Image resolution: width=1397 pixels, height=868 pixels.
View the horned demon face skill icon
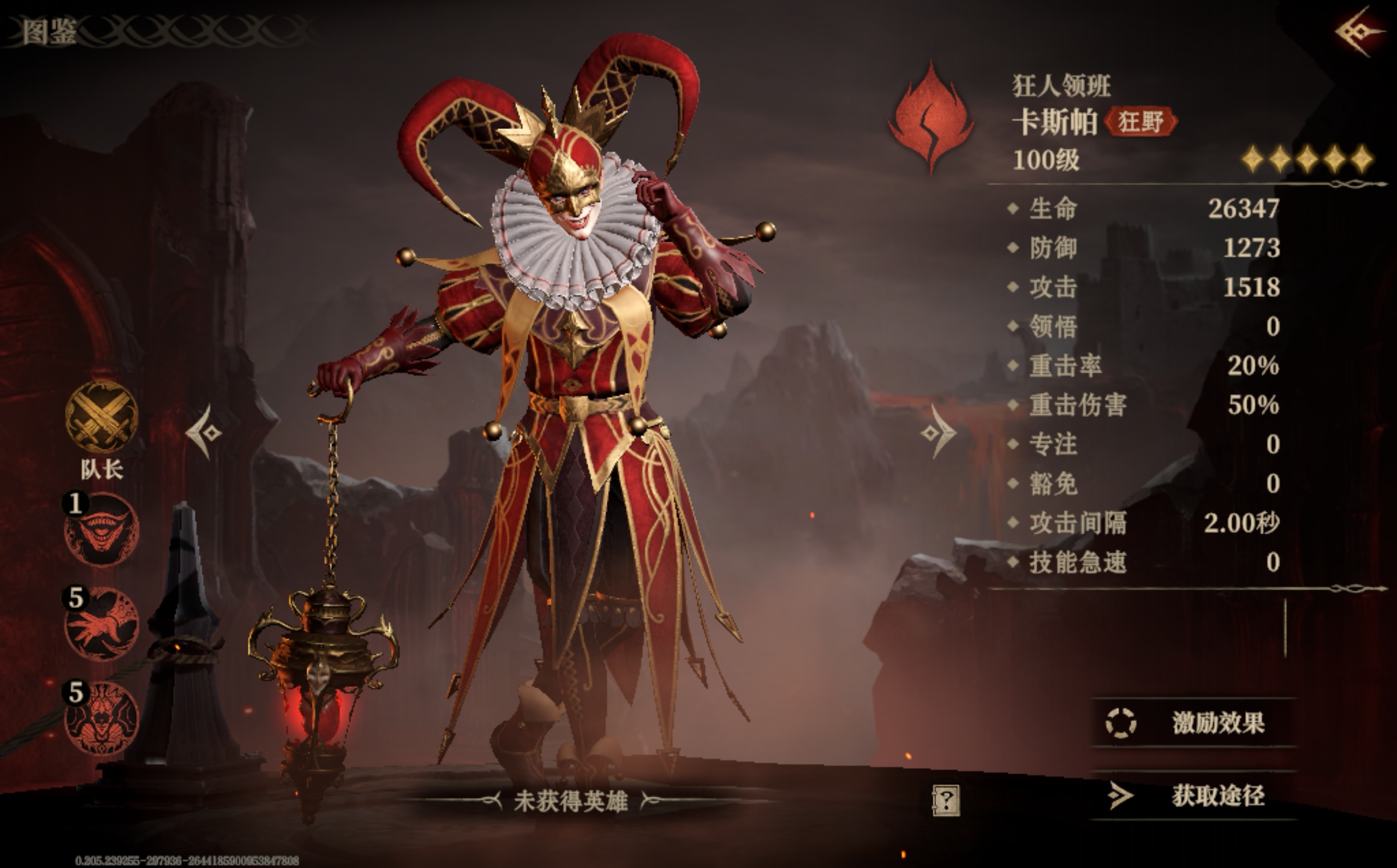point(102,718)
